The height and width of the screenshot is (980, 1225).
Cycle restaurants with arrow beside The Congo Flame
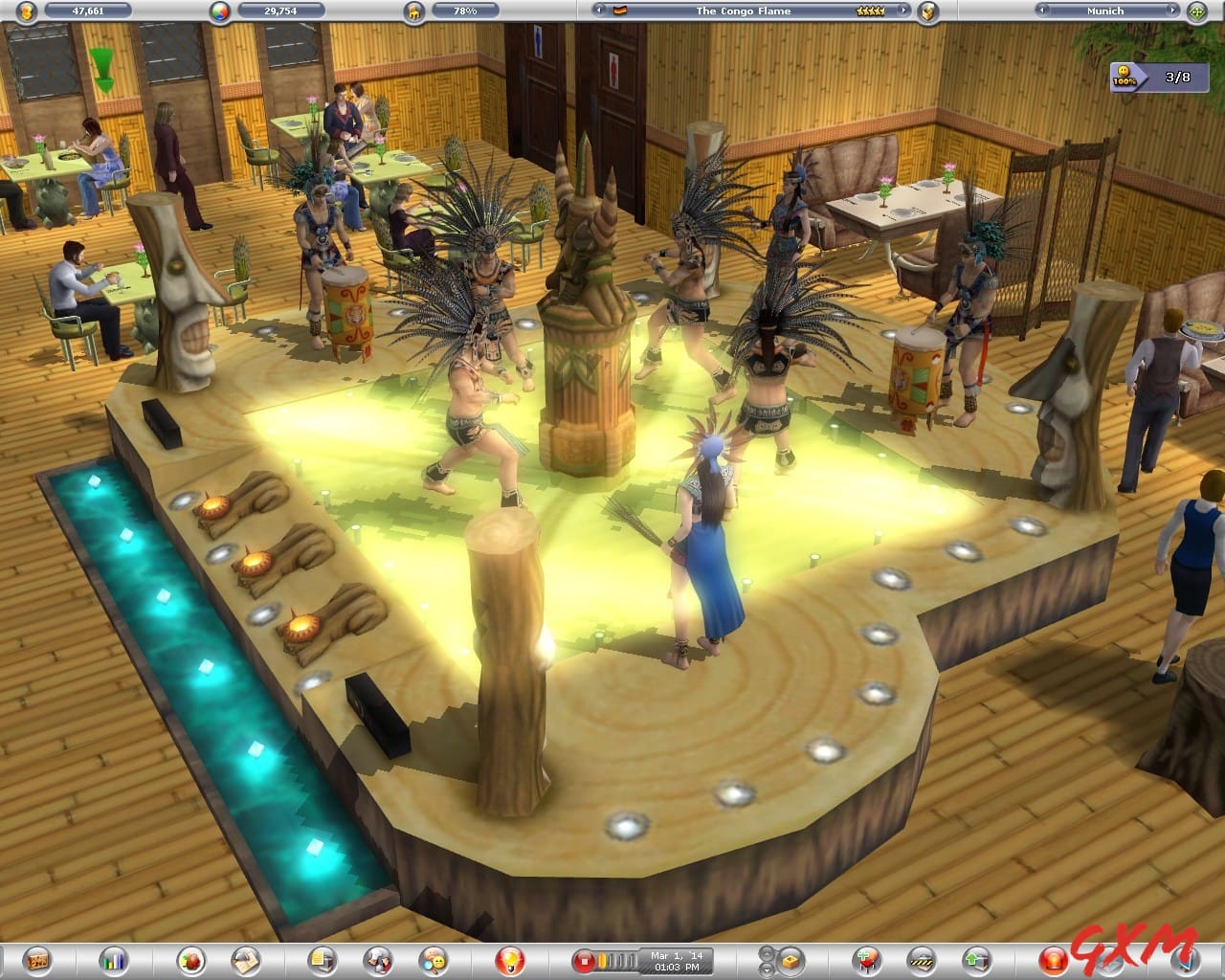[x=902, y=11]
